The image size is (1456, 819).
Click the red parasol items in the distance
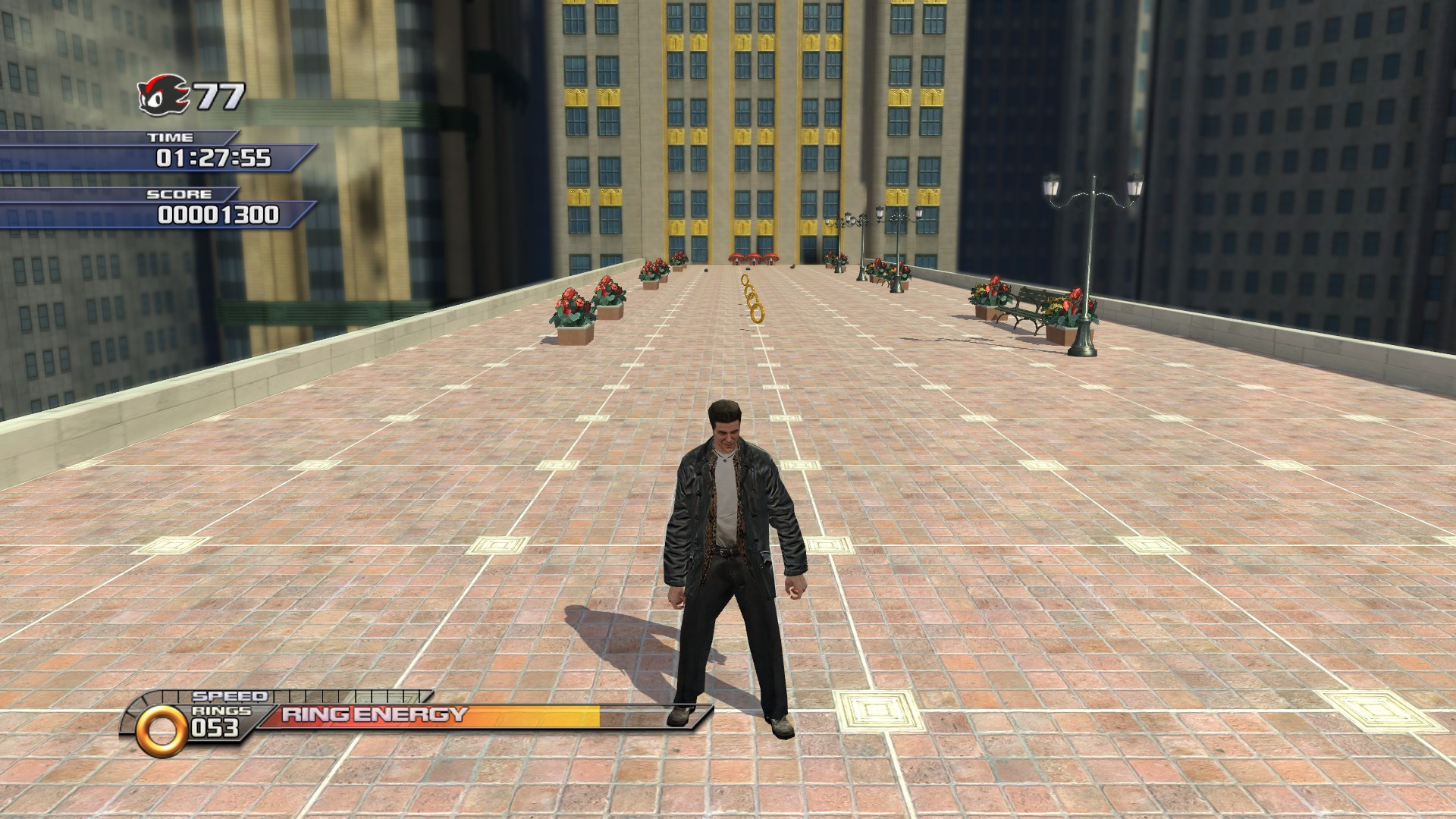[x=756, y=258]
